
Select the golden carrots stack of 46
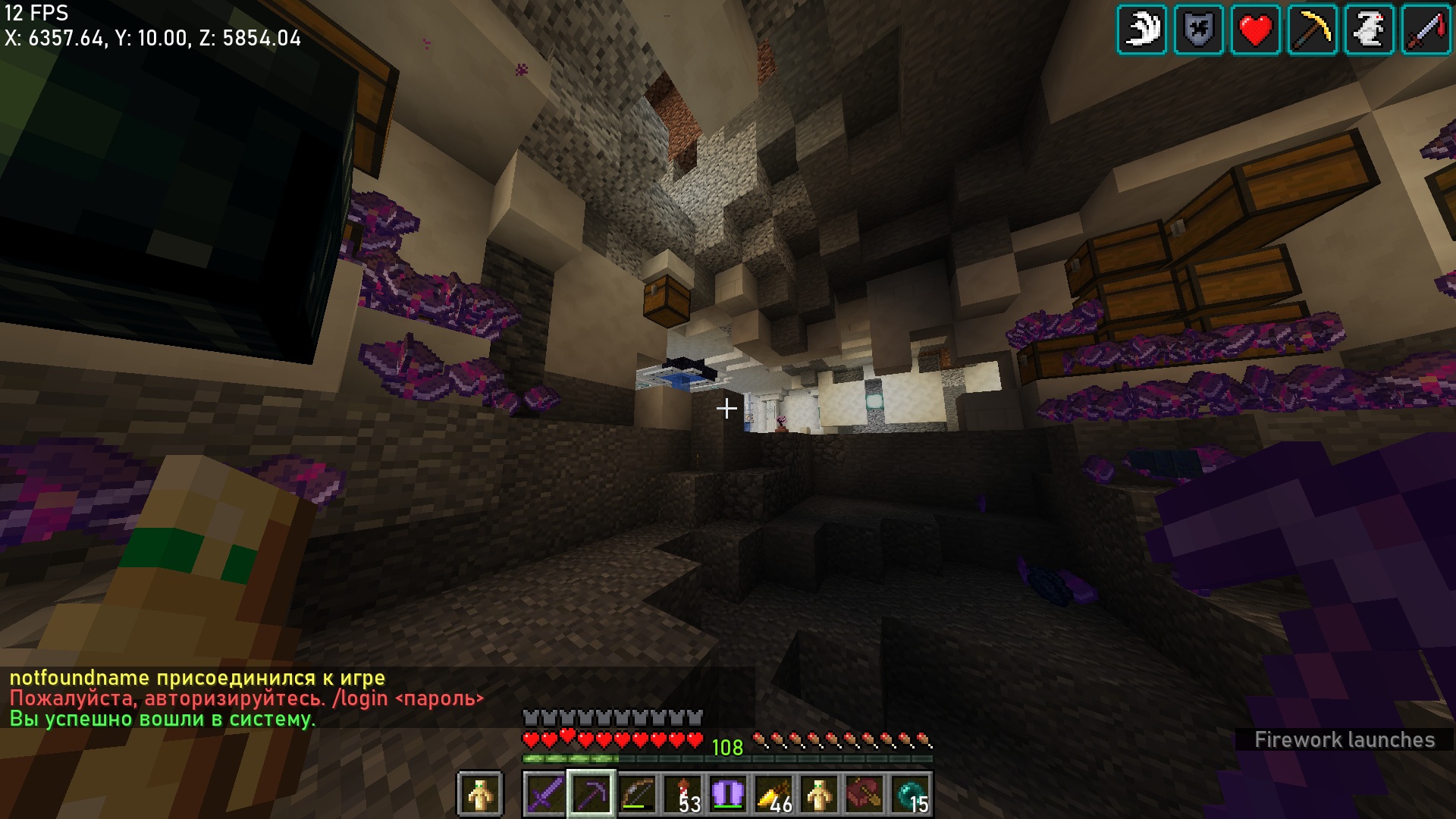pyautogui.click(x=773, y=795)
